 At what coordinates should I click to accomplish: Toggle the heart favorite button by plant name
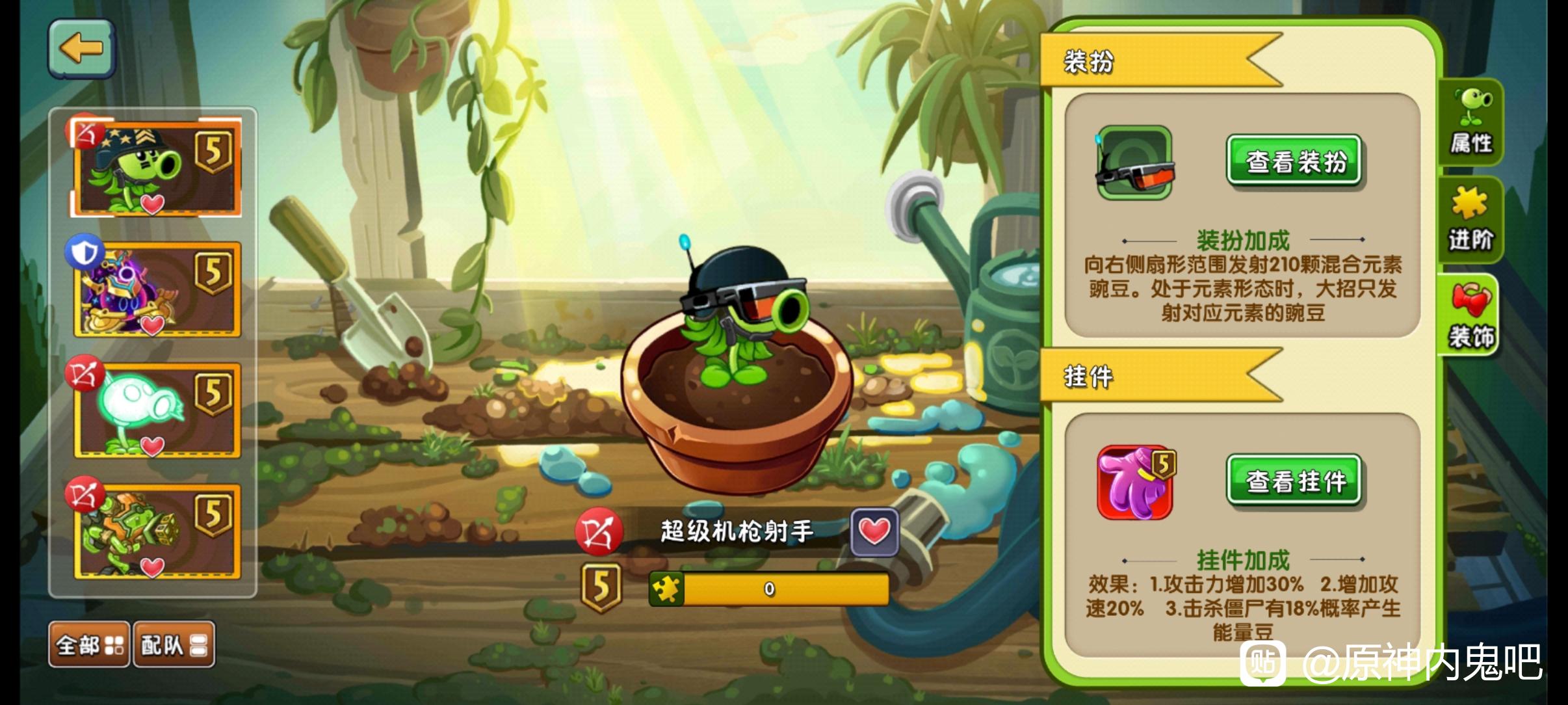[x=874, y=532]
